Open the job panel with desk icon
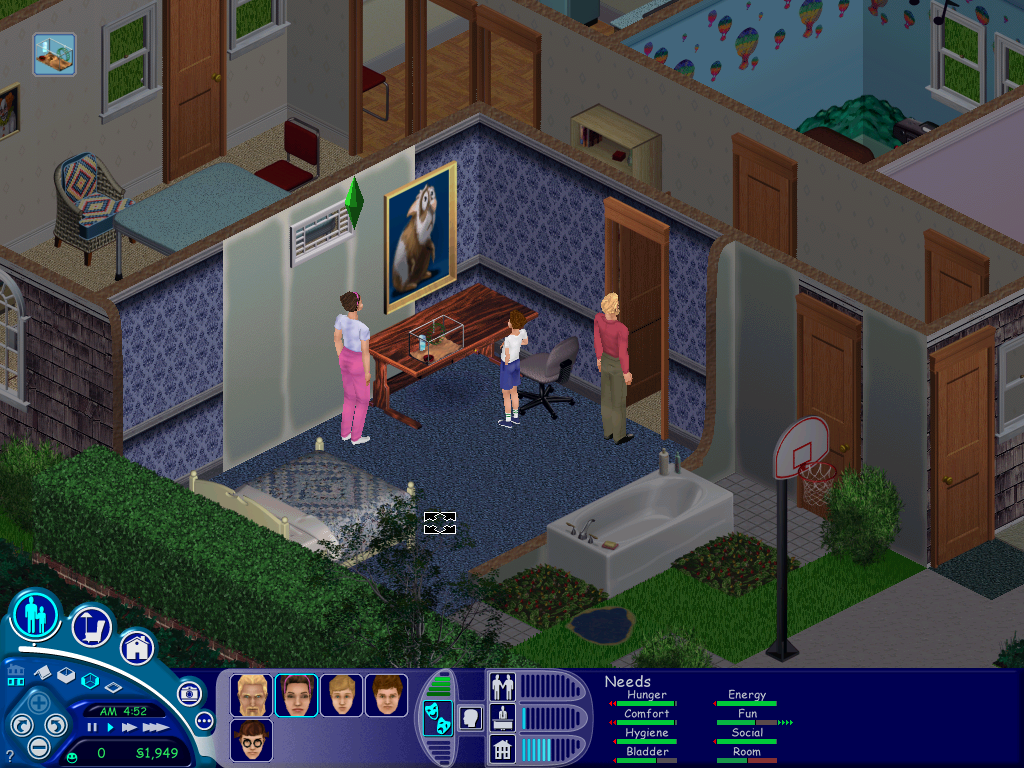The image size is (1024, 768). point(501,717)
